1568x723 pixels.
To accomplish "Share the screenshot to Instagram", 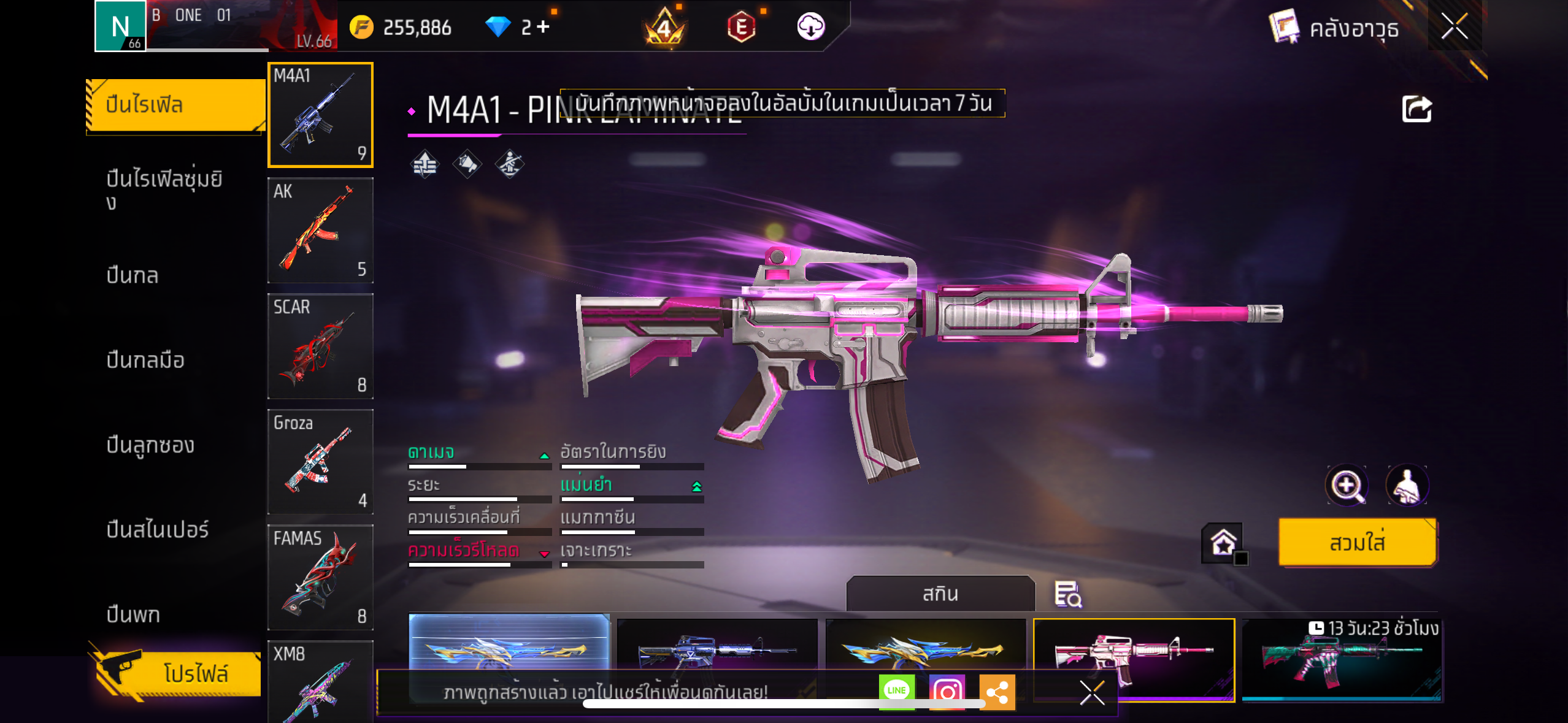I will 947,692.
